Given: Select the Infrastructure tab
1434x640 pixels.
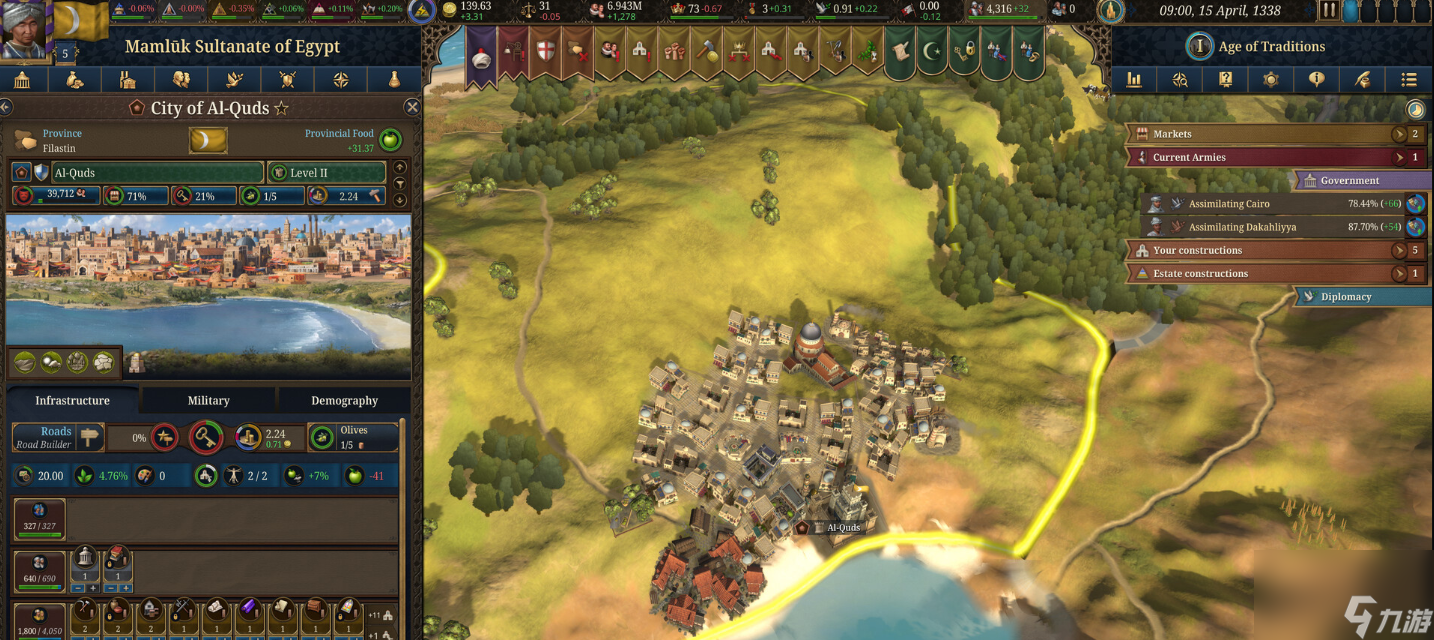Looking at the screenshot, I should (72, 400).
